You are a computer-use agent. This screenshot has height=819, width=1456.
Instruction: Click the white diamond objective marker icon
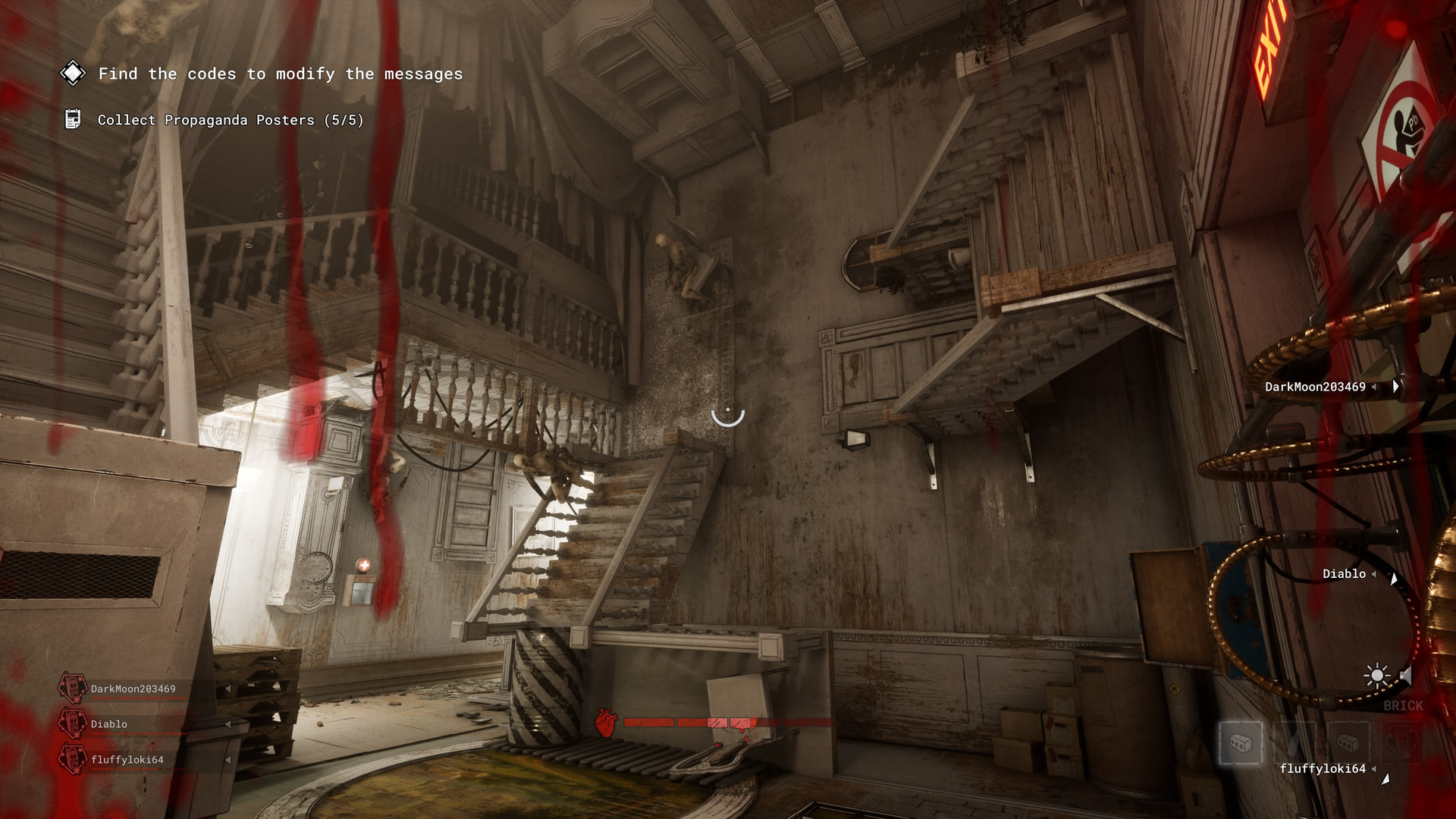(x=73, y=74)
